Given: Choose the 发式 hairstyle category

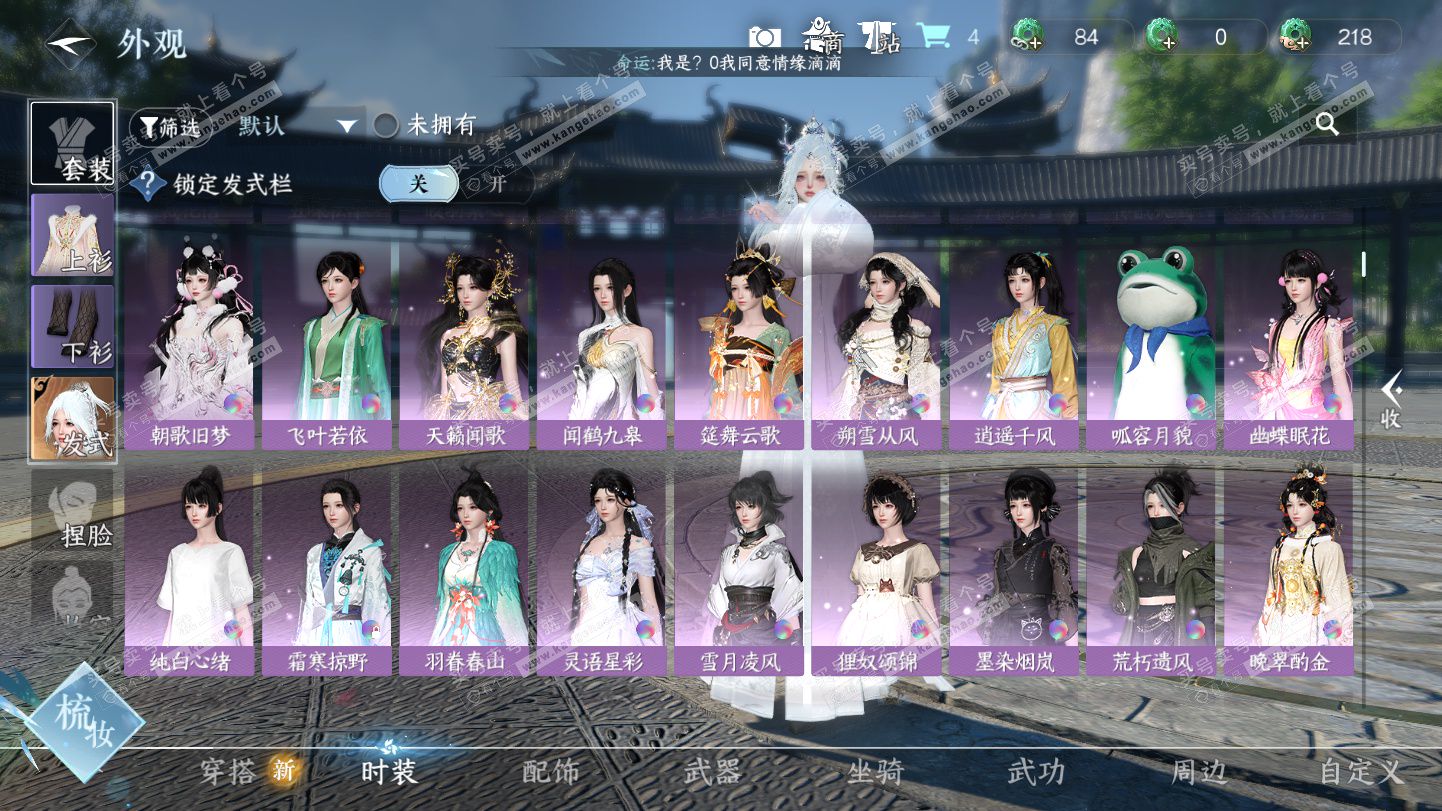Looking at the screenshot, I should tap(72, 418).
